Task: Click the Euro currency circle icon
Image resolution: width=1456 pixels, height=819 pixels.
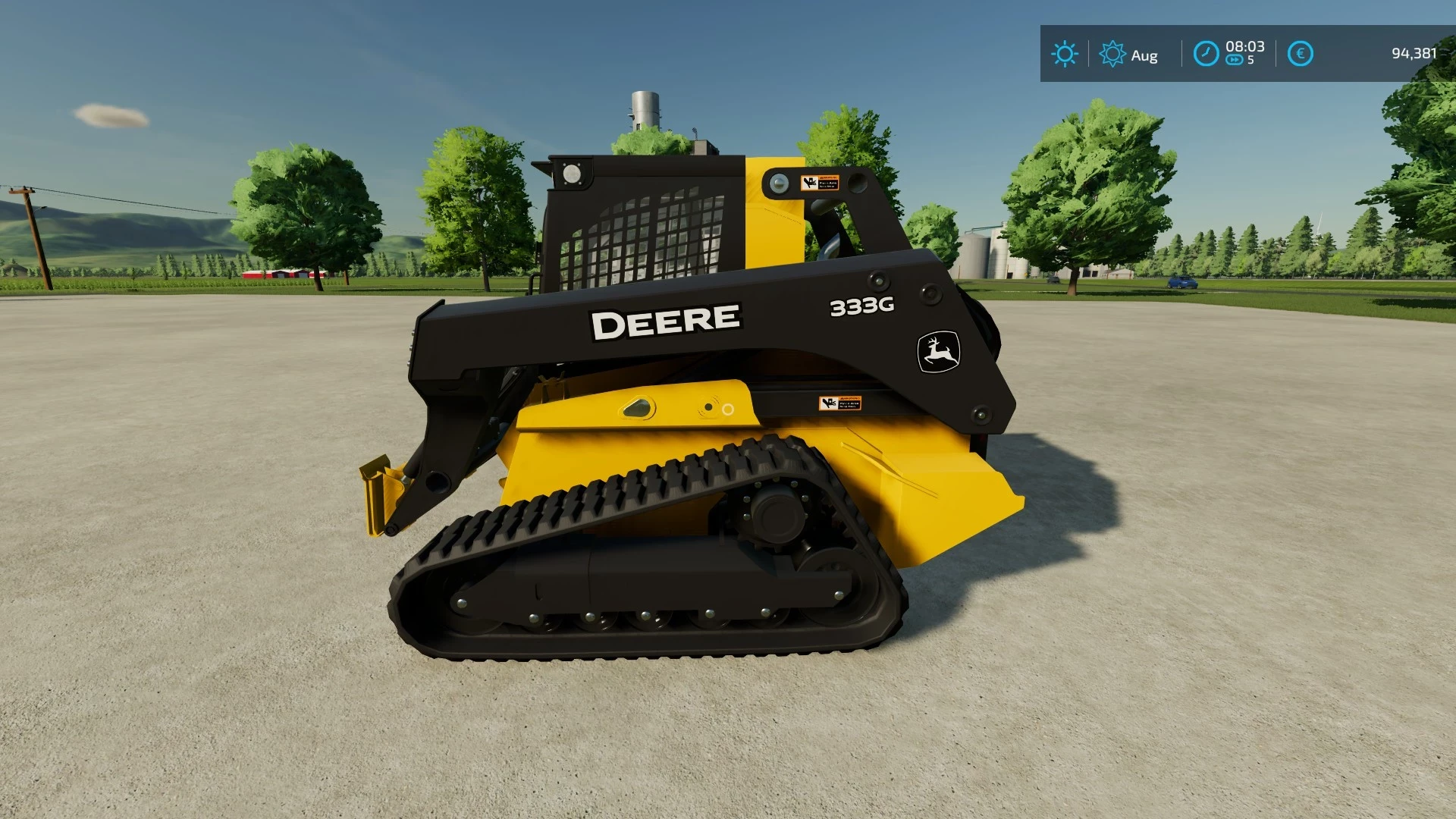Action: point(1299,53)
